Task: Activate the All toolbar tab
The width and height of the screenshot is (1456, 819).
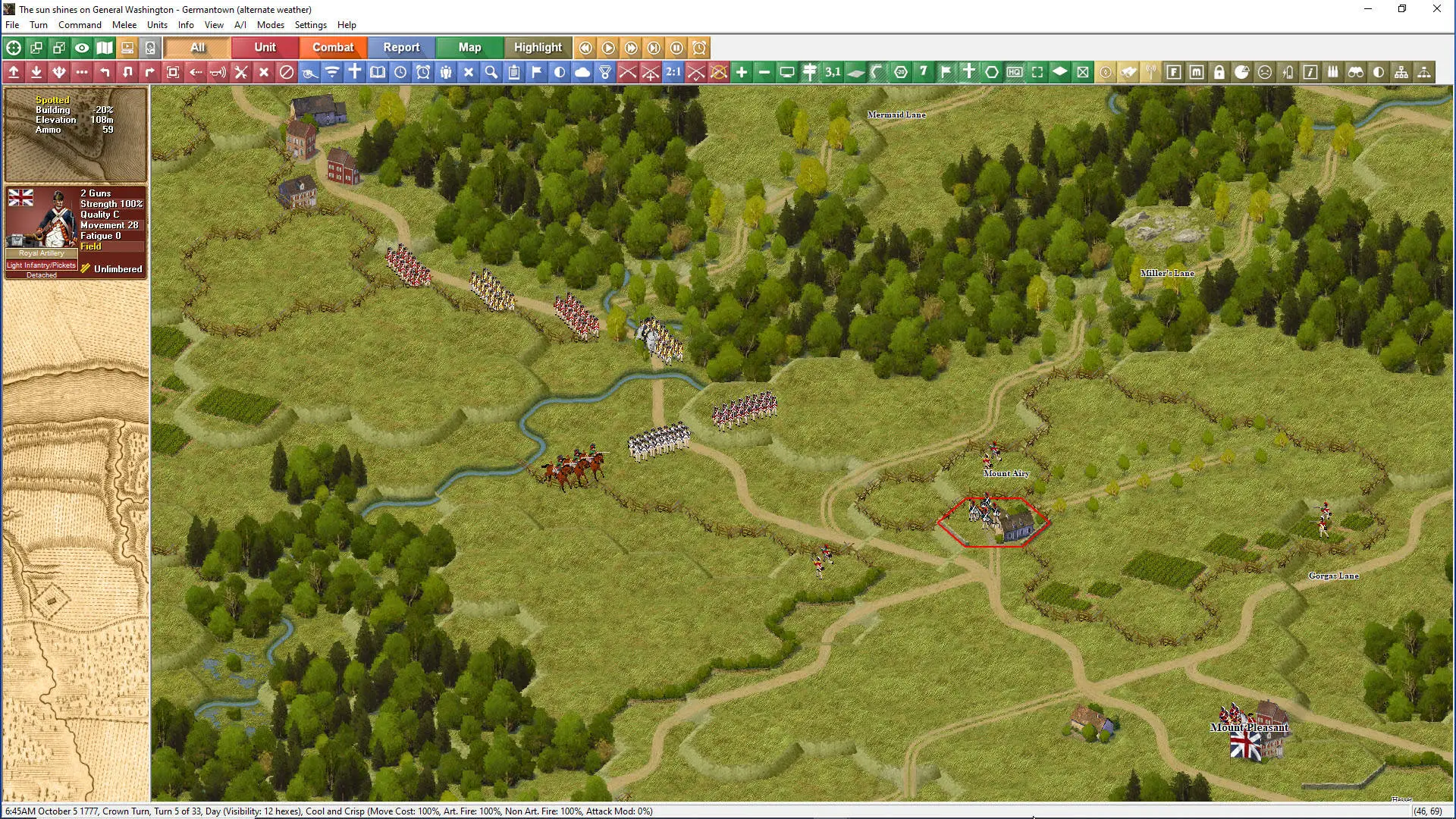Action: coord(197,47)
